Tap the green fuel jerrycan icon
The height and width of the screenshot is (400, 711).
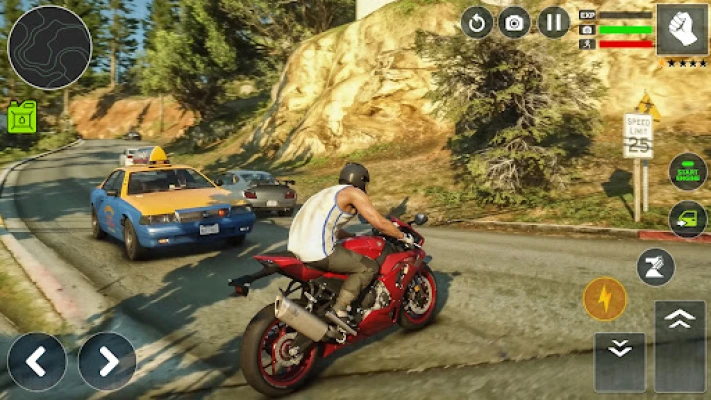22,117
